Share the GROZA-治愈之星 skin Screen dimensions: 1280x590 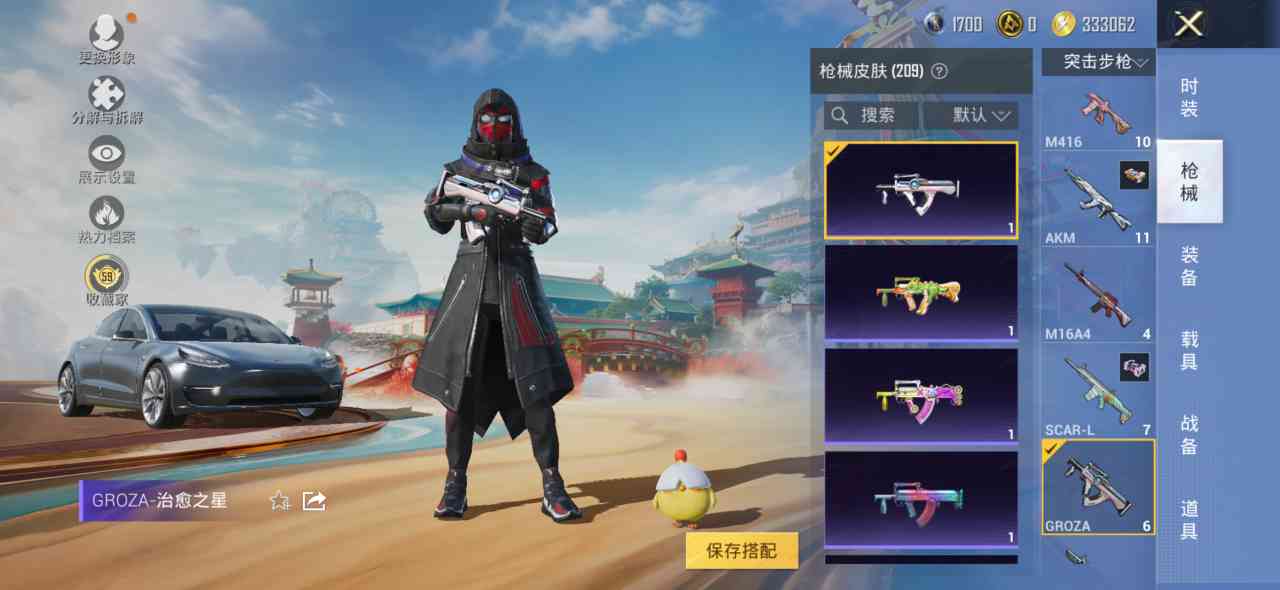(x=314, y=500)
